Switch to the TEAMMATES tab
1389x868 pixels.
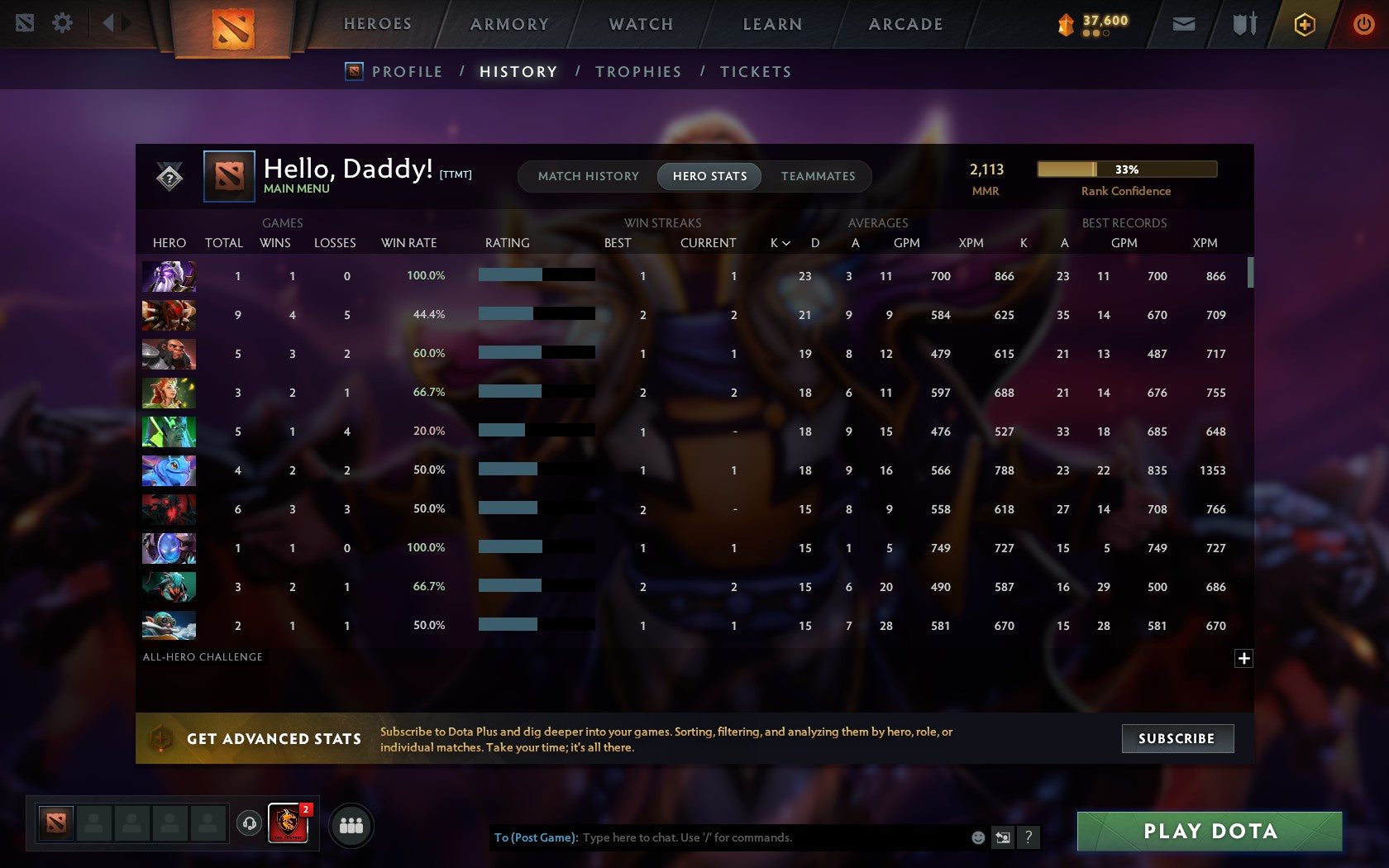(818, 176)
